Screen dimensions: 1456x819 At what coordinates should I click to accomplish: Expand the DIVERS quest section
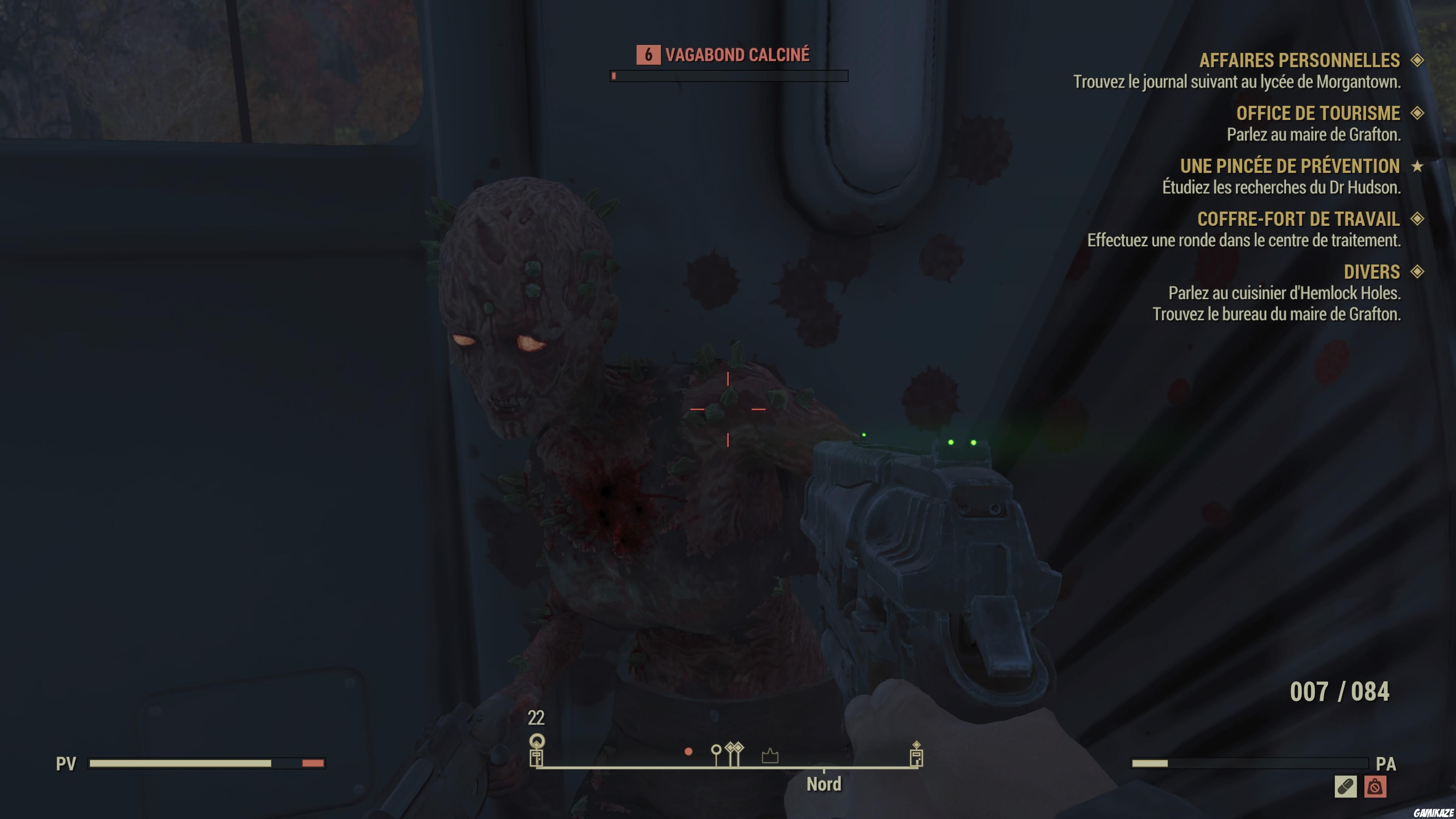tap(1420, 272)
